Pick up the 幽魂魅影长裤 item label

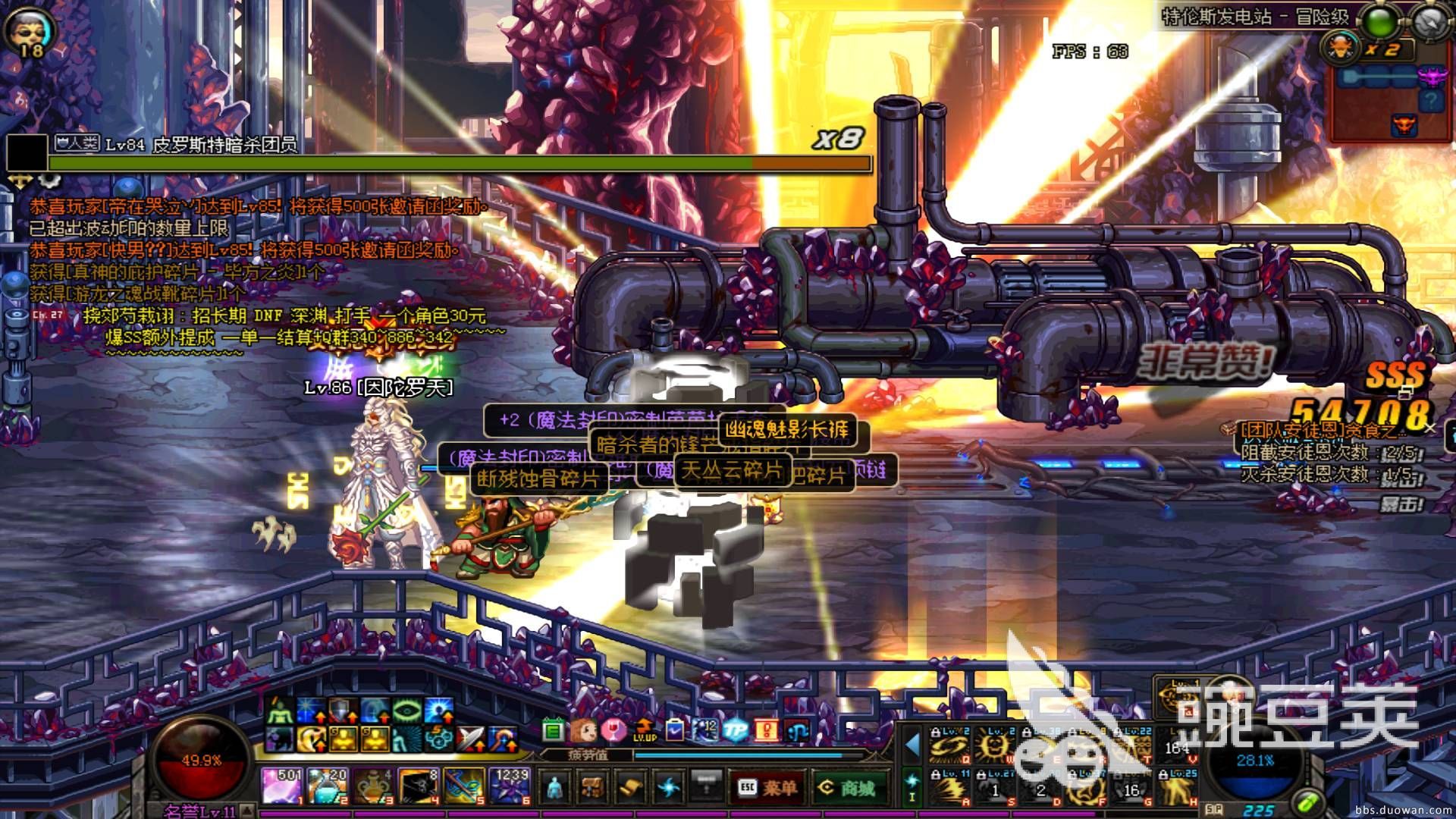(786, 430)
